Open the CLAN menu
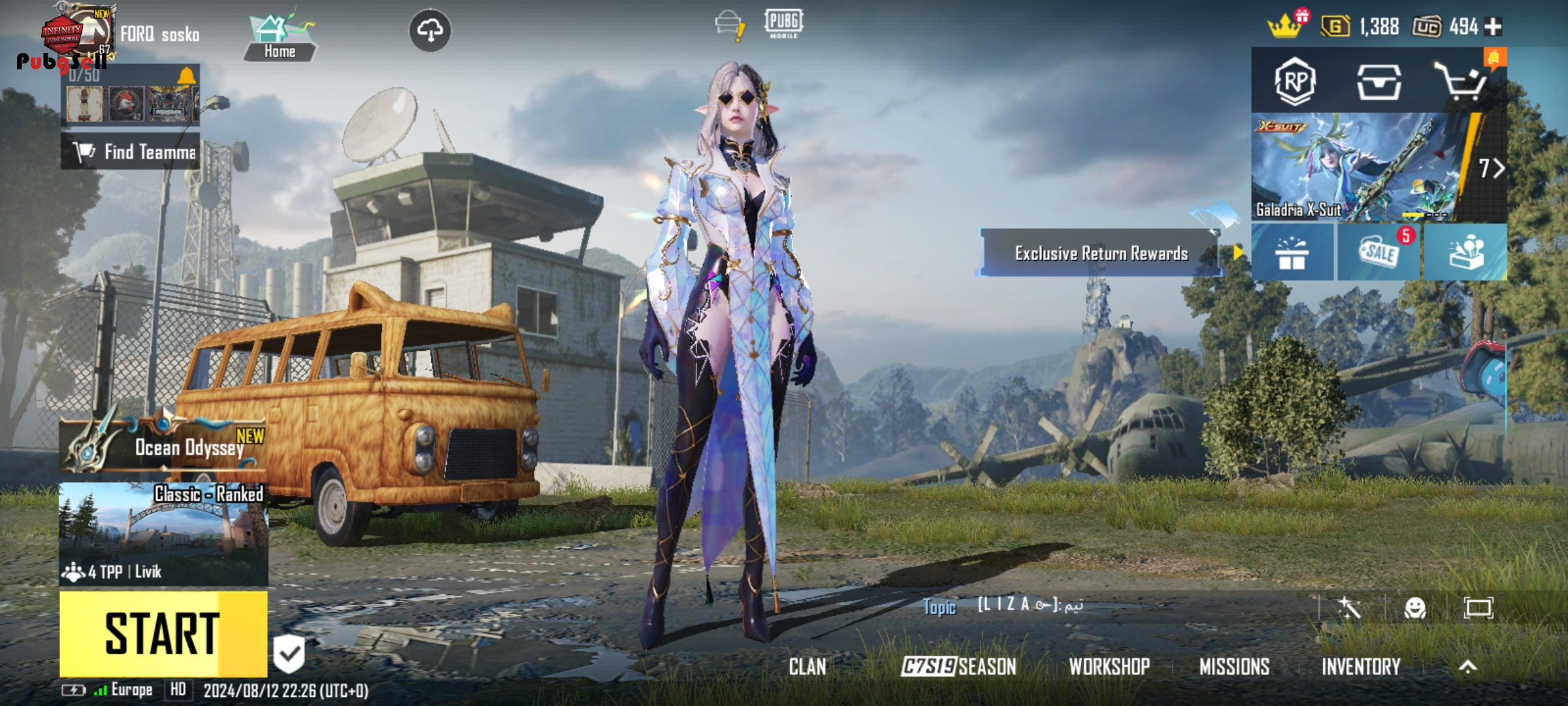The image size is (1568, 706). [x=808, y=667]
